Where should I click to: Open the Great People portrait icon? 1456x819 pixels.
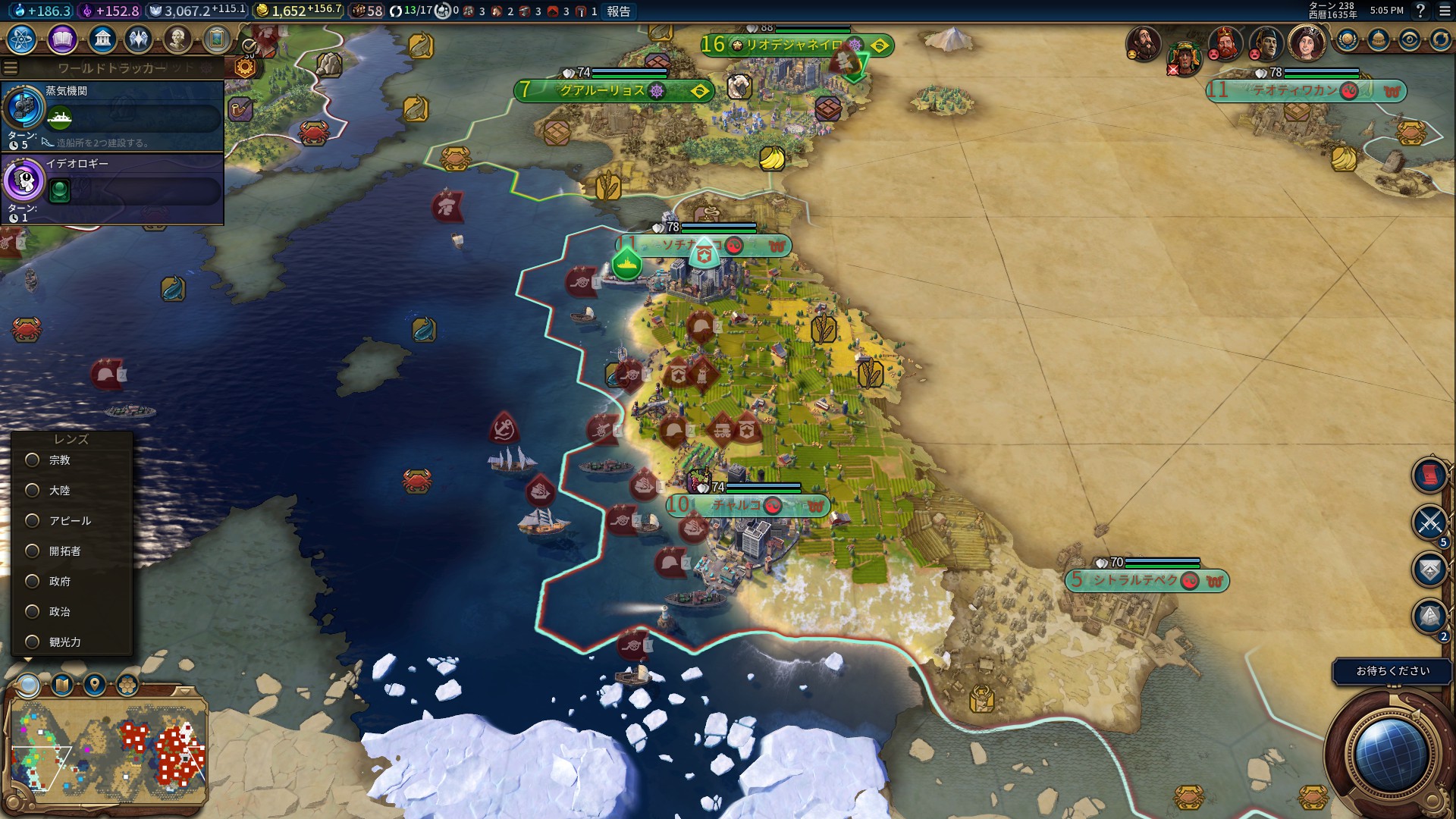coord(177,39)
